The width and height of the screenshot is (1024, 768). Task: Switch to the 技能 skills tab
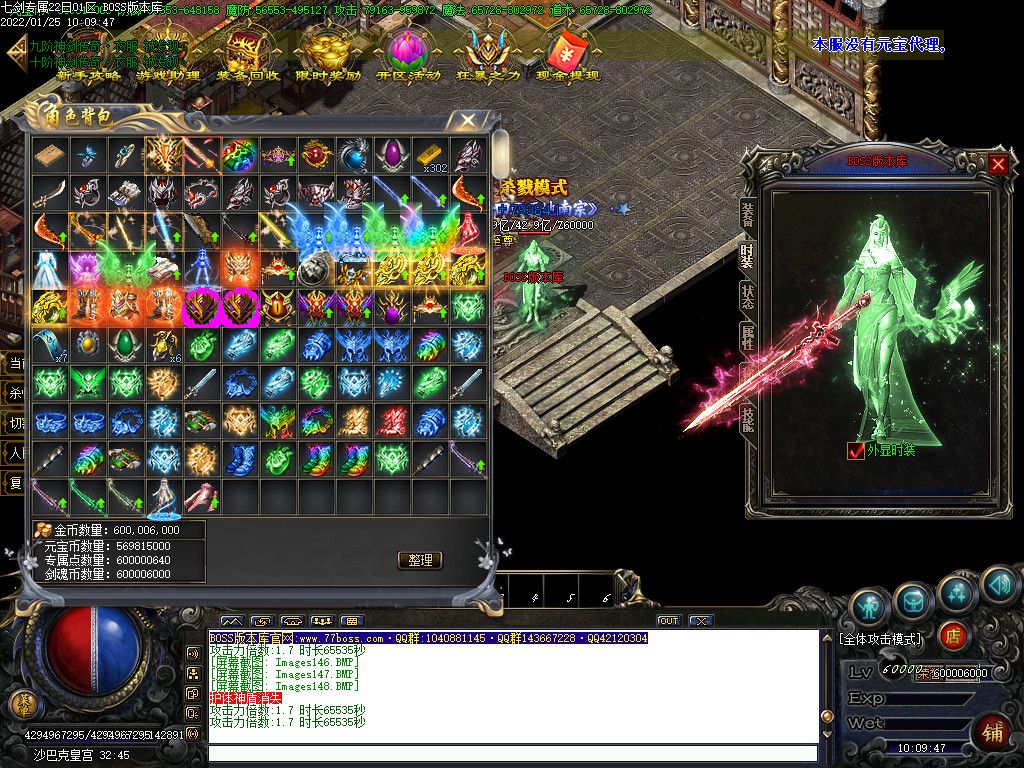[x=747, y=418]
